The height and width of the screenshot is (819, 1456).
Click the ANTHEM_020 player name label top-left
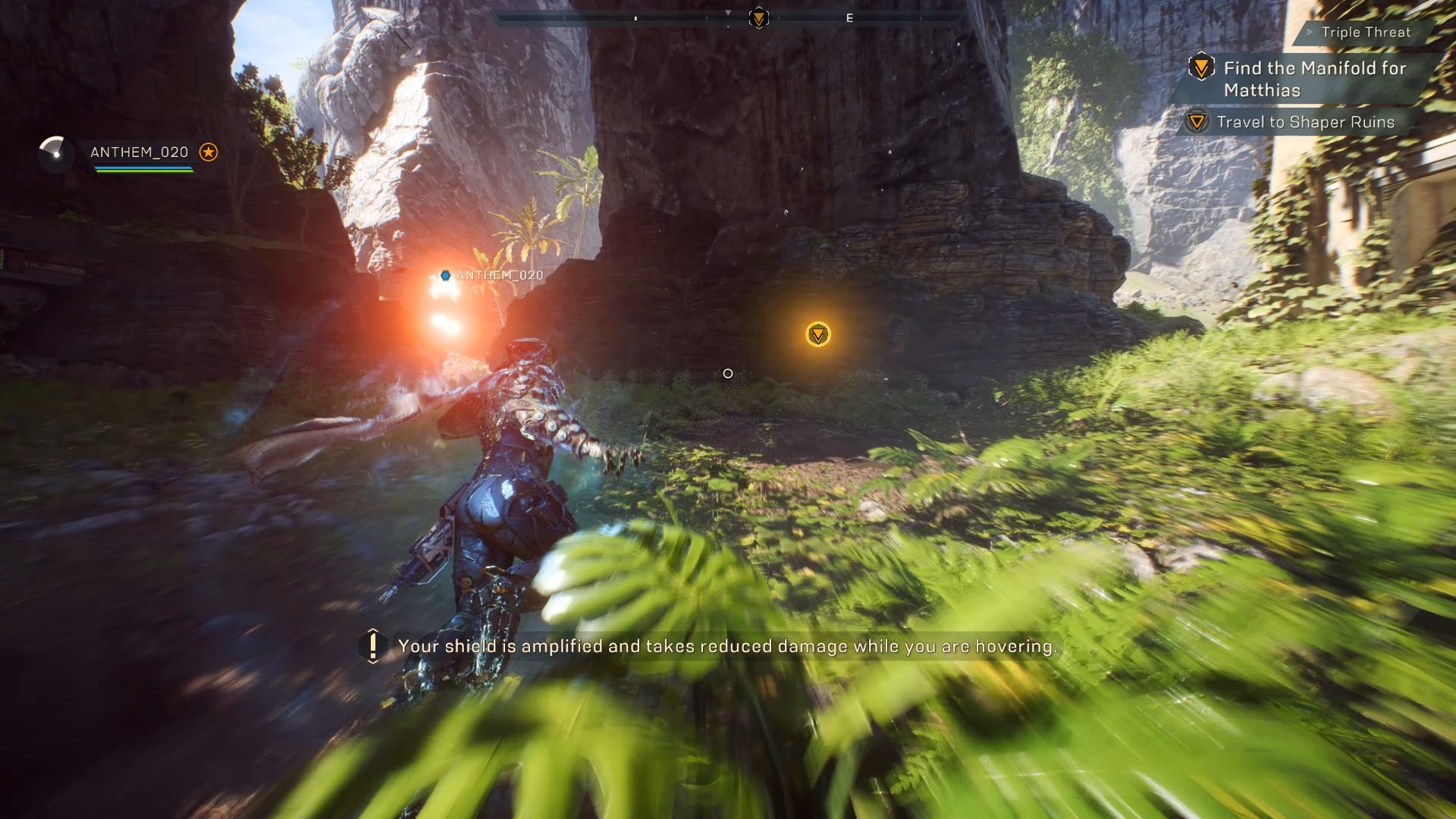click(x=139, y=152)
